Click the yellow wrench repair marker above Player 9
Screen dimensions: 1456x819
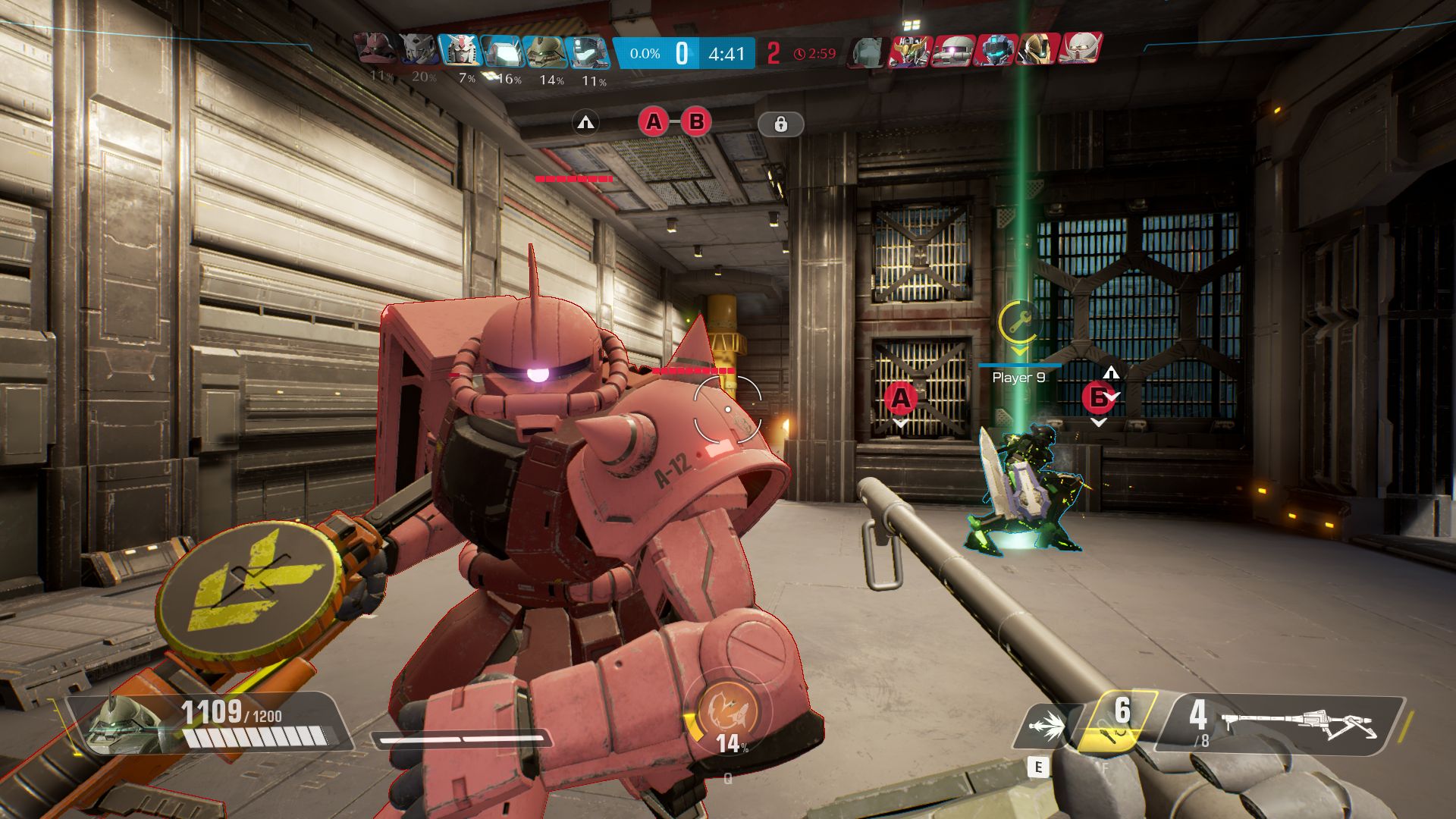click(1018, 322)
